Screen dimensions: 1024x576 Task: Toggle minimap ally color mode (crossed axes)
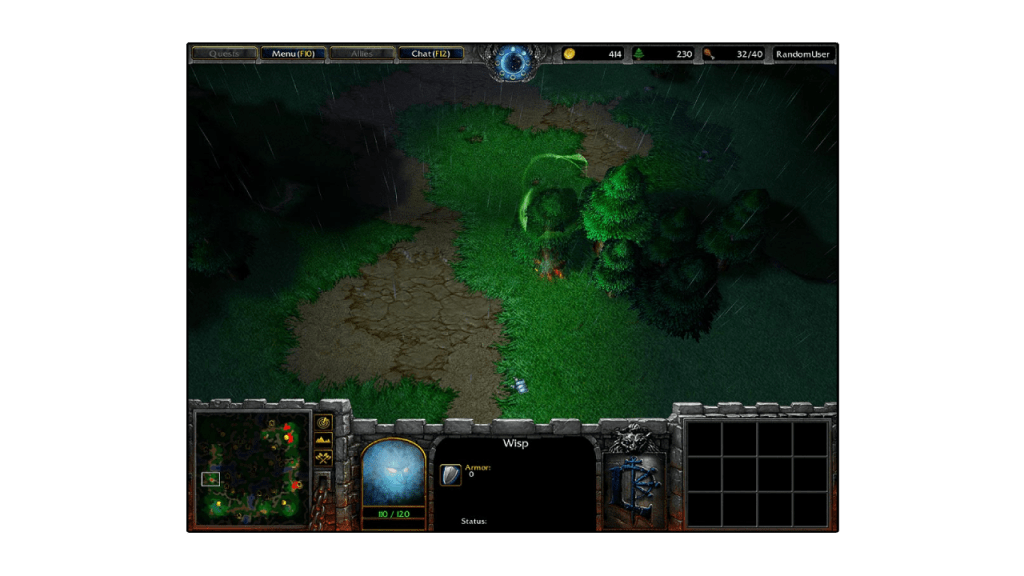324,458
